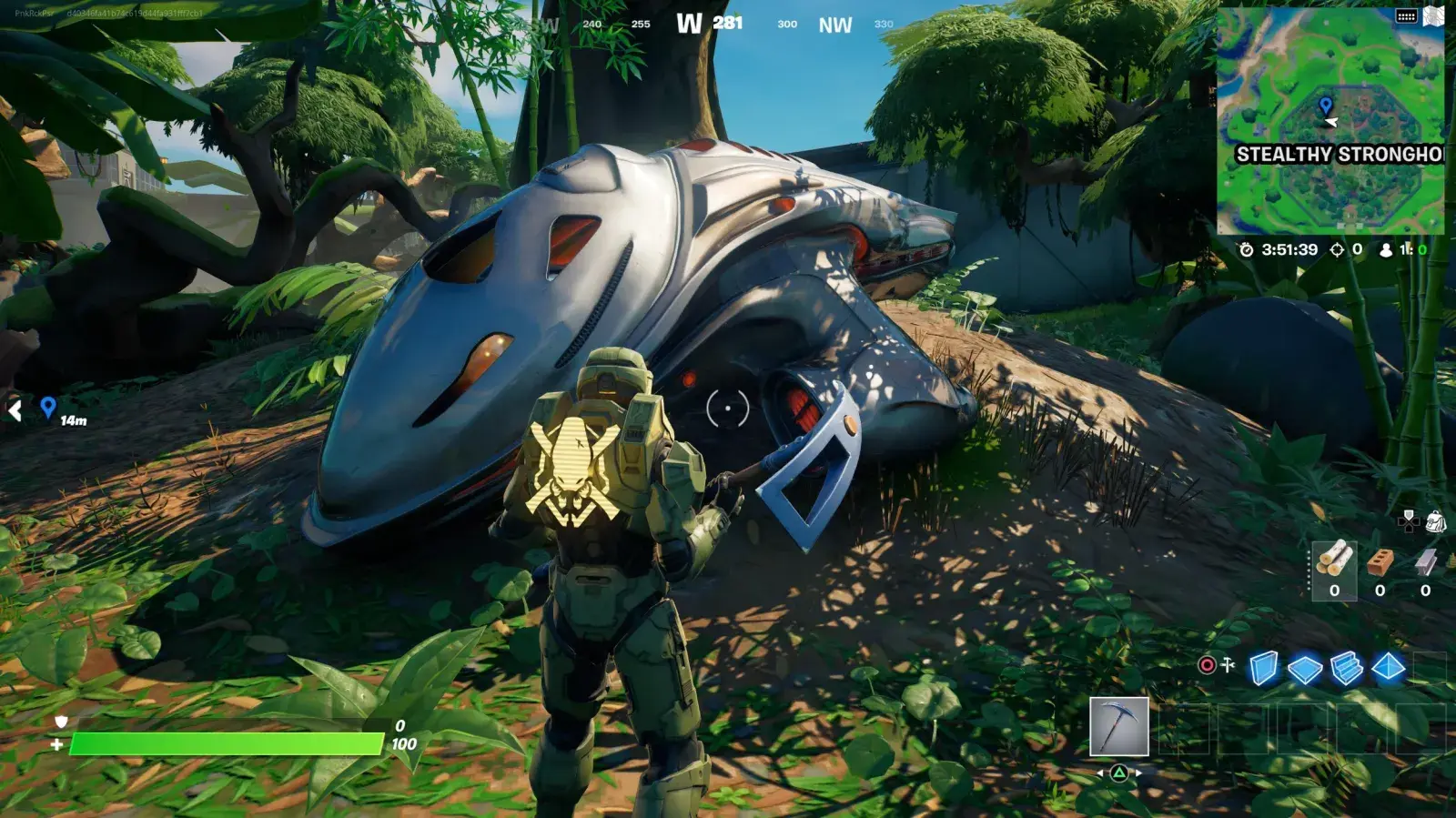Choose the floor building piece

click(1305, 669)
